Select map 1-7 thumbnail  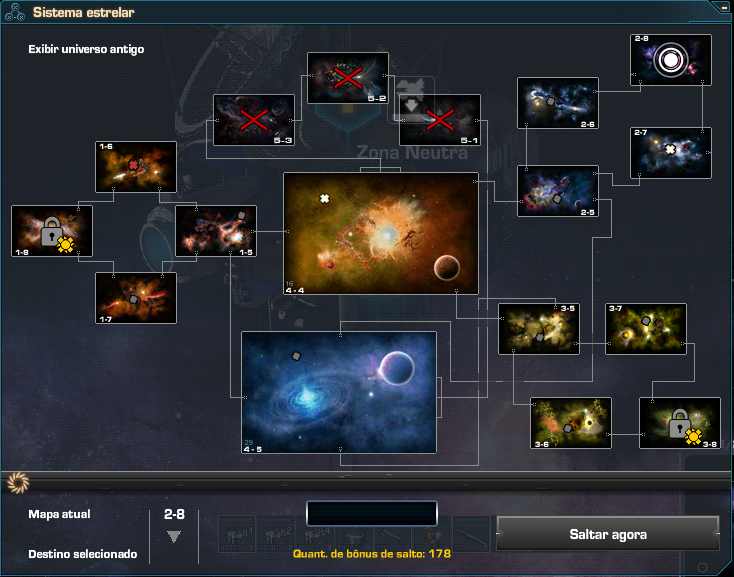(x=136, y=298)
